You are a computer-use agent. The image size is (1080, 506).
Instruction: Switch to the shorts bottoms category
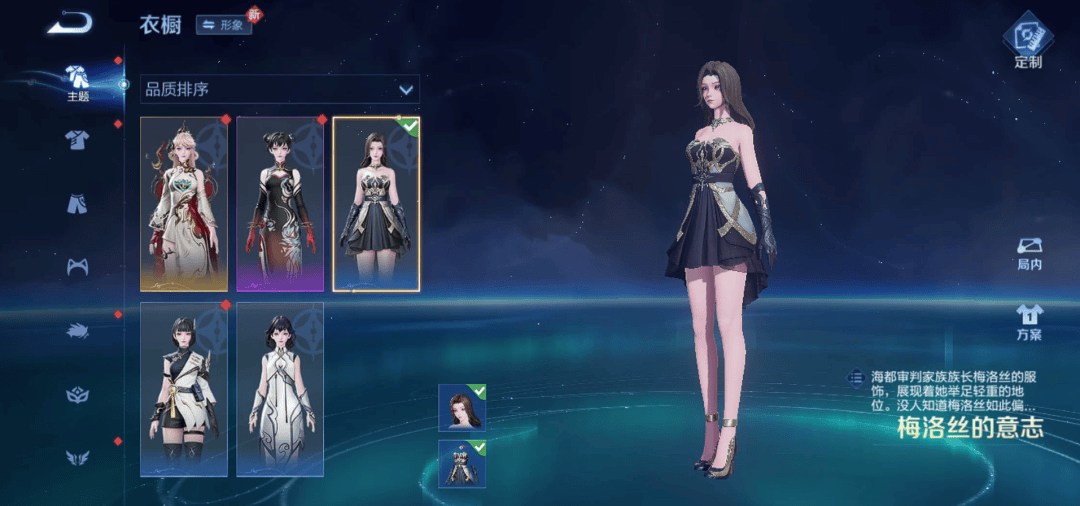click(78, 203)
